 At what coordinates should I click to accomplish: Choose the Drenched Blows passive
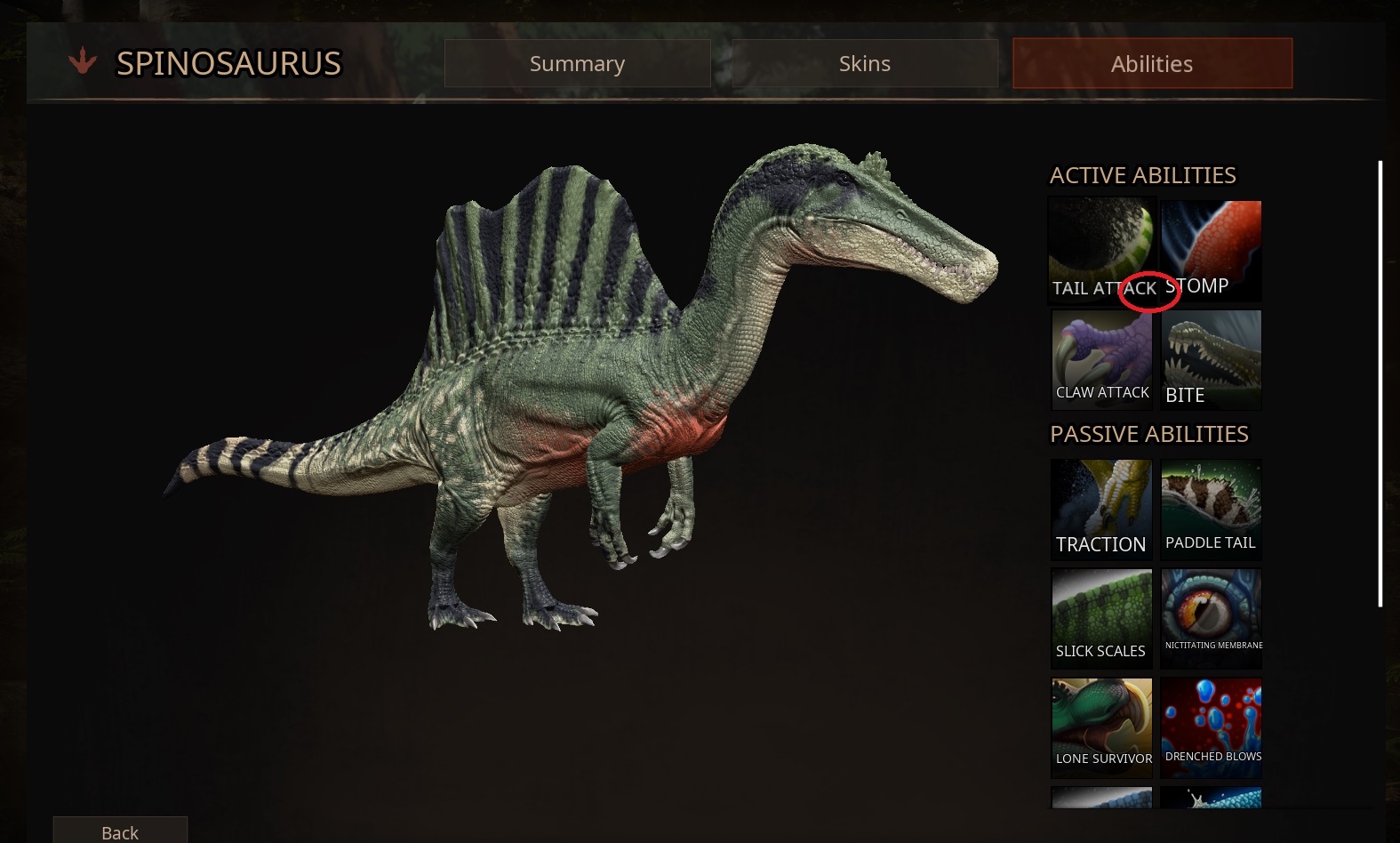tap(1211, 727)
